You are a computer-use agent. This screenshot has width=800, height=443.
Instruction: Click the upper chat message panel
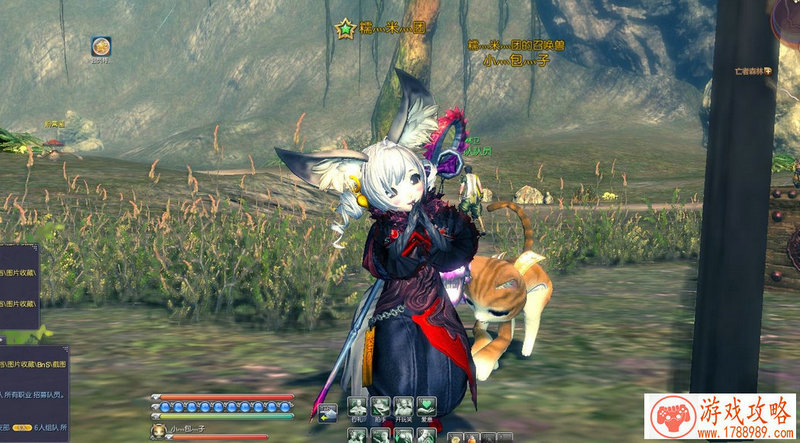pos(18,288)
